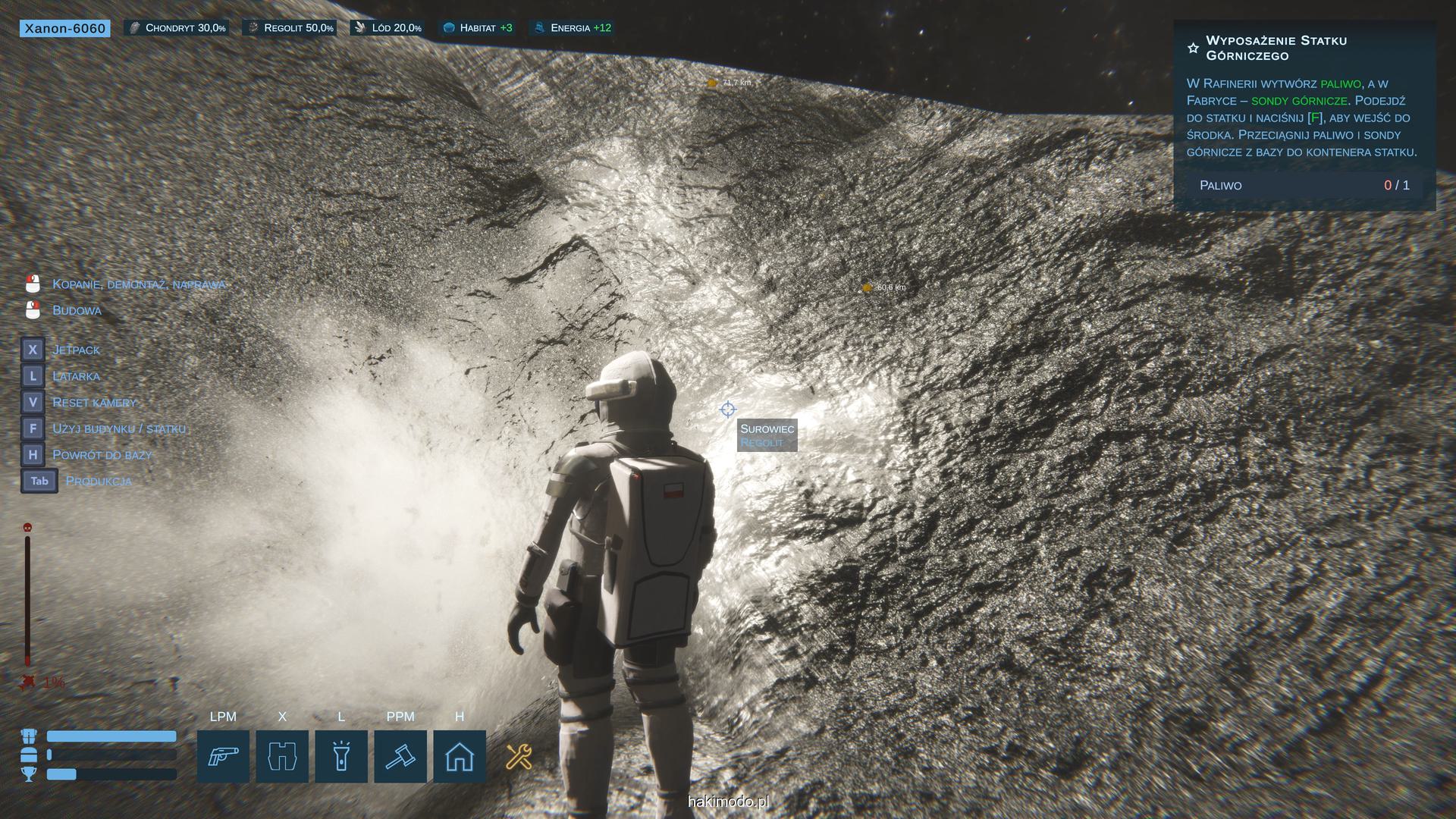Choose the build hammer hotbar slot
1456x819 pixels.
400,756
